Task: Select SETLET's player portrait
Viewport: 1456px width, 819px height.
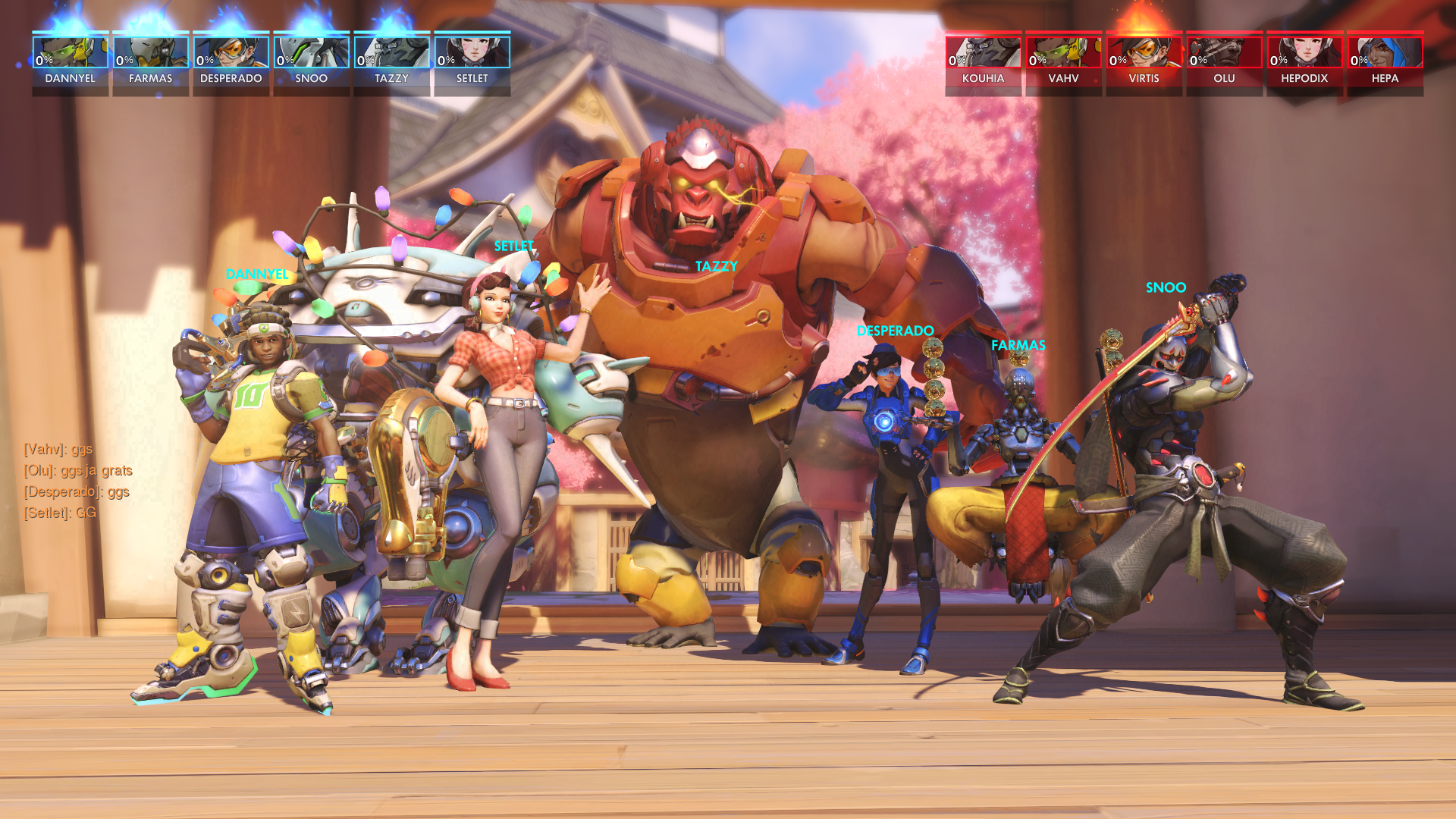Action: (x=472, y=53)
